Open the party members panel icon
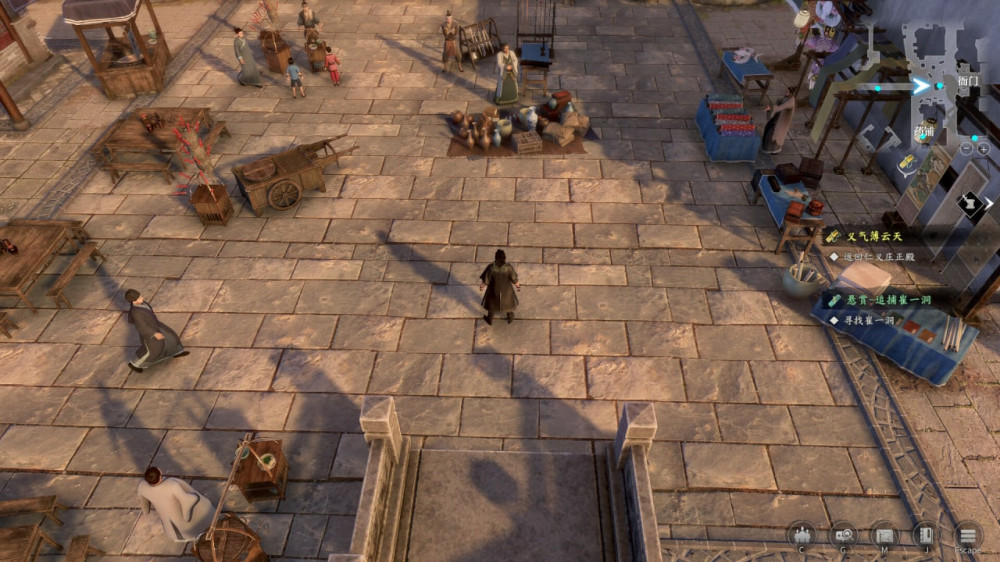Screen dimensions: 1000x562 801,534
